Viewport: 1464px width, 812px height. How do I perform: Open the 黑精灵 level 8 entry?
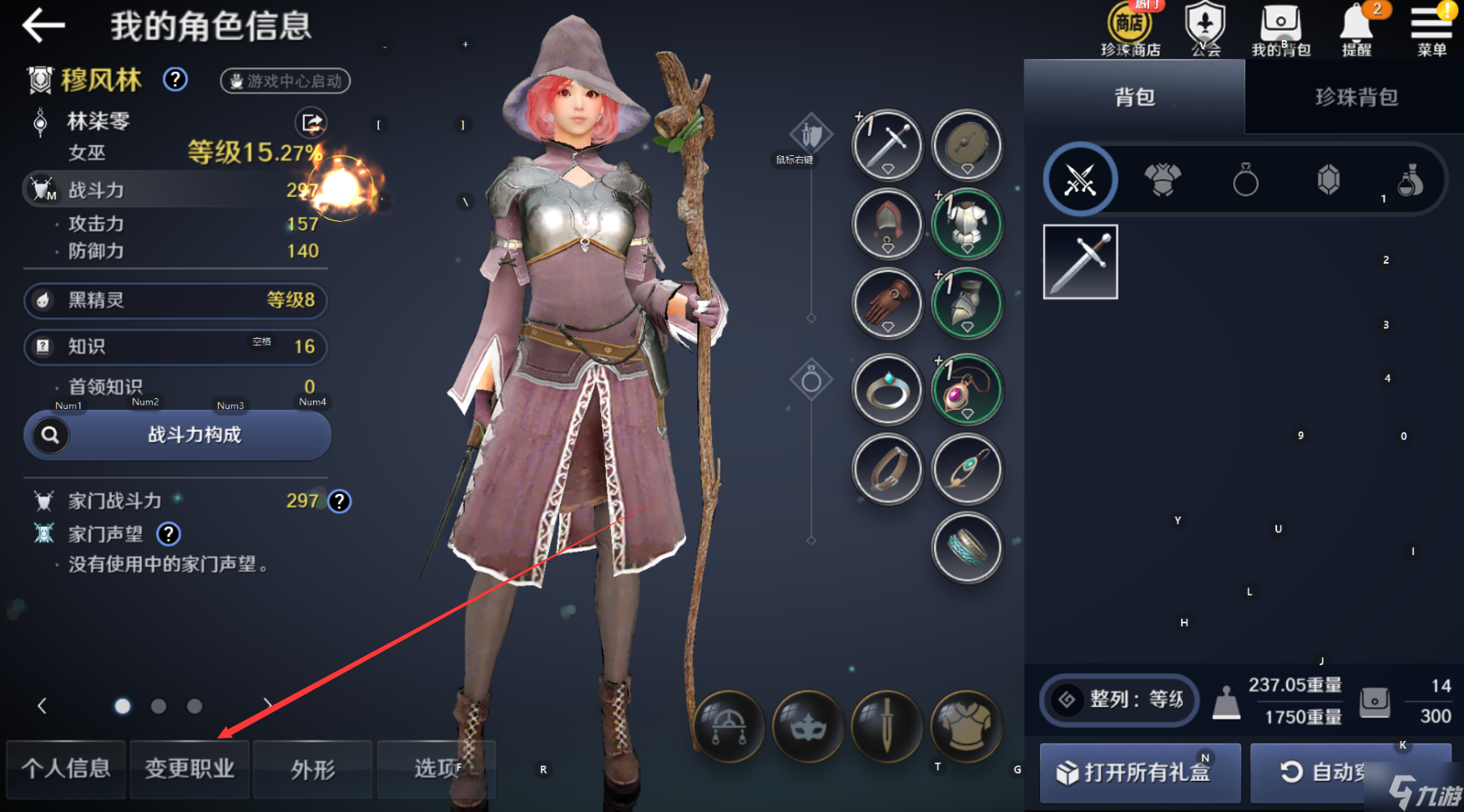coord(175,300)
